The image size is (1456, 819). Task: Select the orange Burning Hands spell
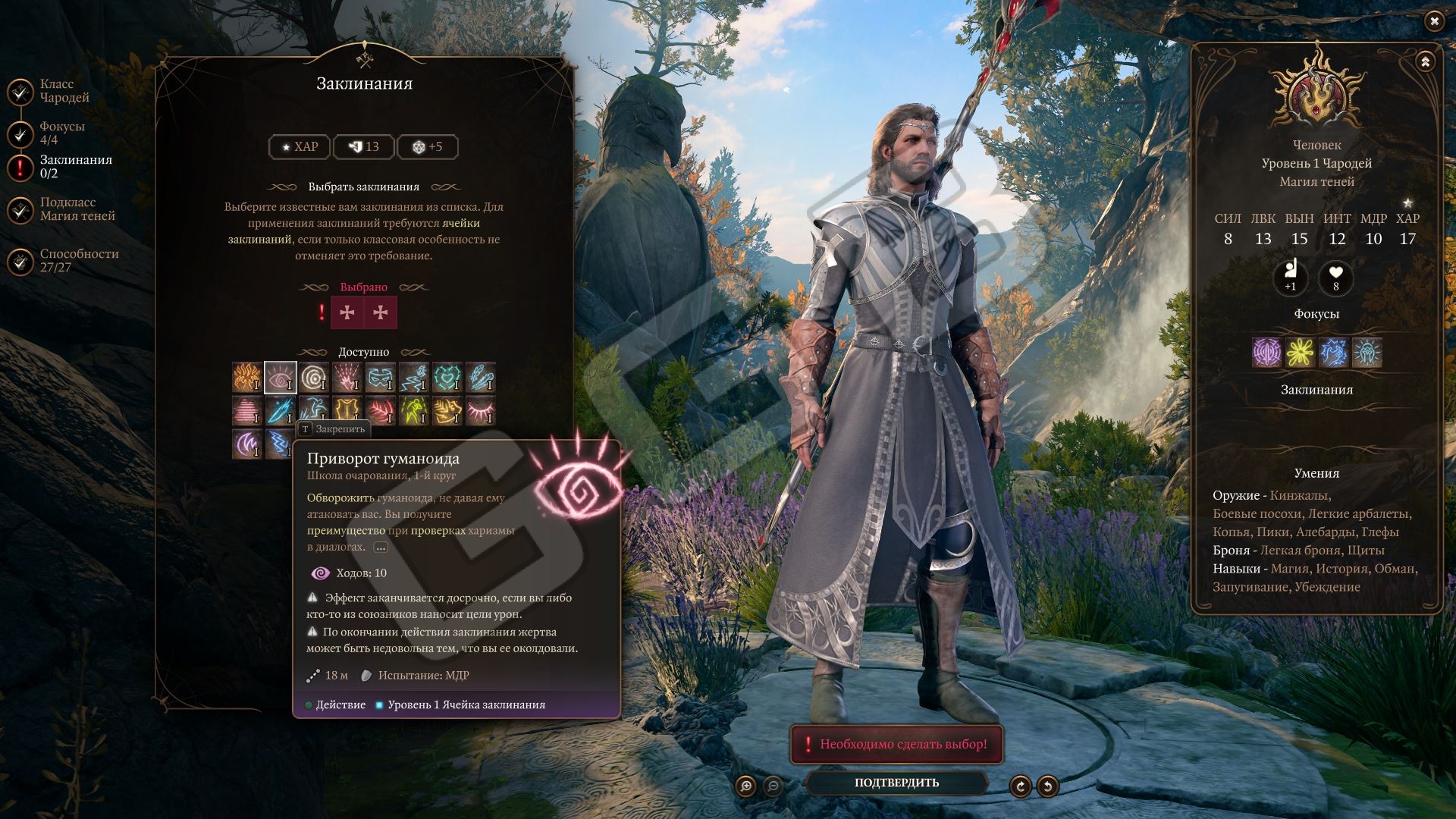tap(246, 377)
